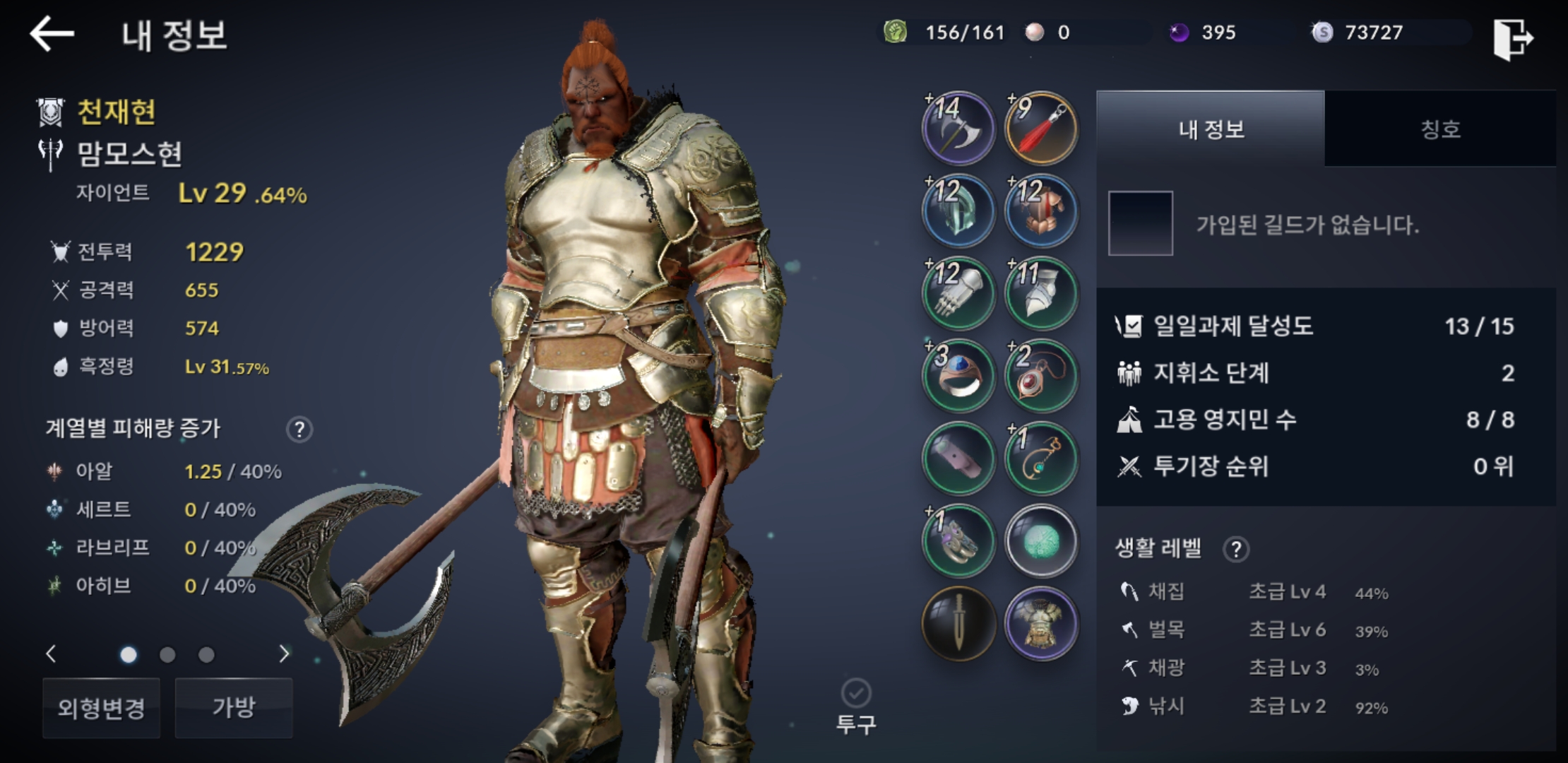Image resolution: width=1568 pixels, height=763 pixels.
Task: Toggle the 투구 helmet visibility checkbox
Action: (x=856, y=693)
